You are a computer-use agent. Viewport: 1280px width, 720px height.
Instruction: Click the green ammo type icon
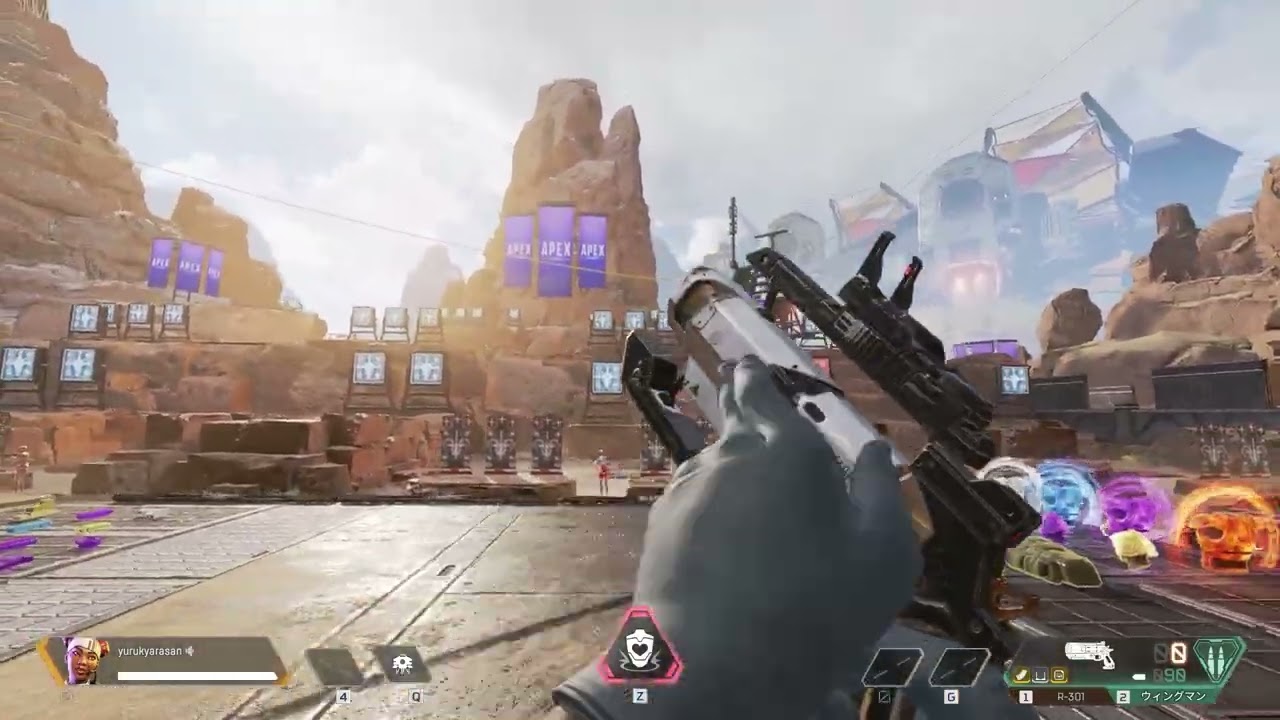(x=1218, y=660)
